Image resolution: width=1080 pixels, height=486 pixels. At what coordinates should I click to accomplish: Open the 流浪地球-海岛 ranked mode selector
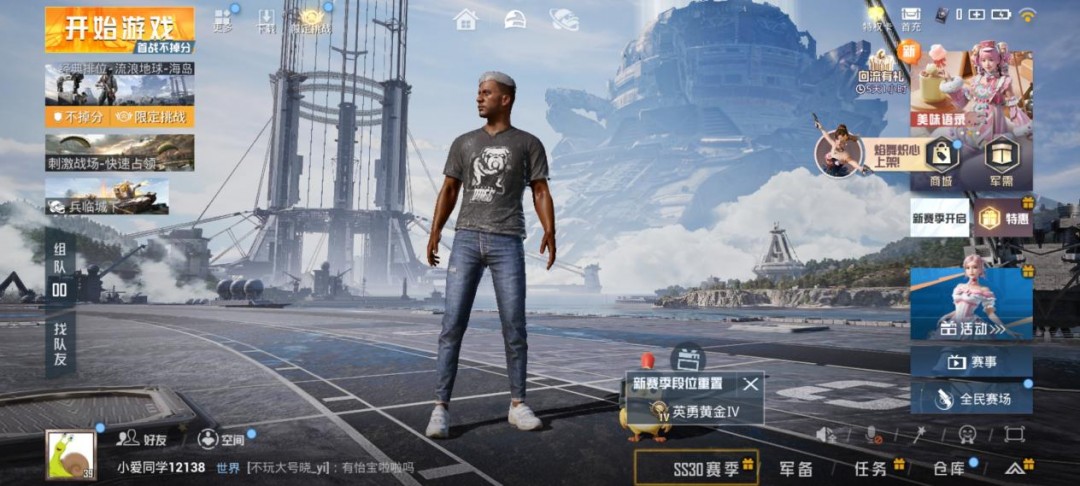(119, 86)
